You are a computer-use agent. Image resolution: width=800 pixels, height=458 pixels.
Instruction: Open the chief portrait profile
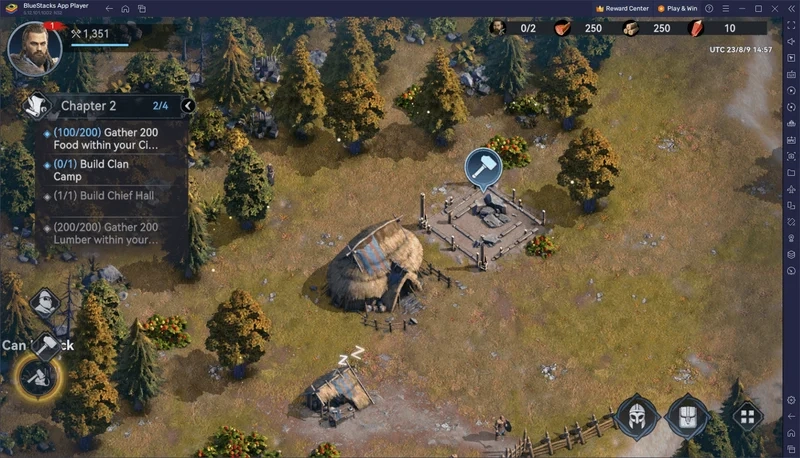pyautogui.click(x=34, y=48)
